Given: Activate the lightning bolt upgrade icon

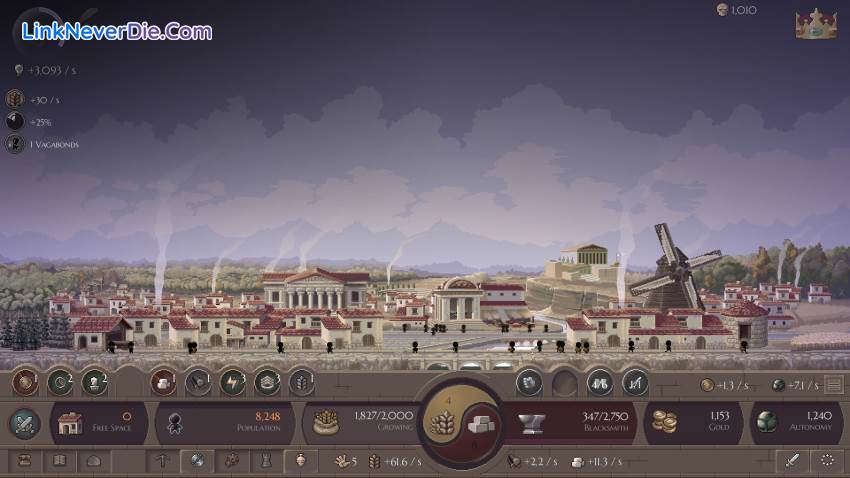Looking at the screenshot, I should pyautogui.click(x=233, y=381).
